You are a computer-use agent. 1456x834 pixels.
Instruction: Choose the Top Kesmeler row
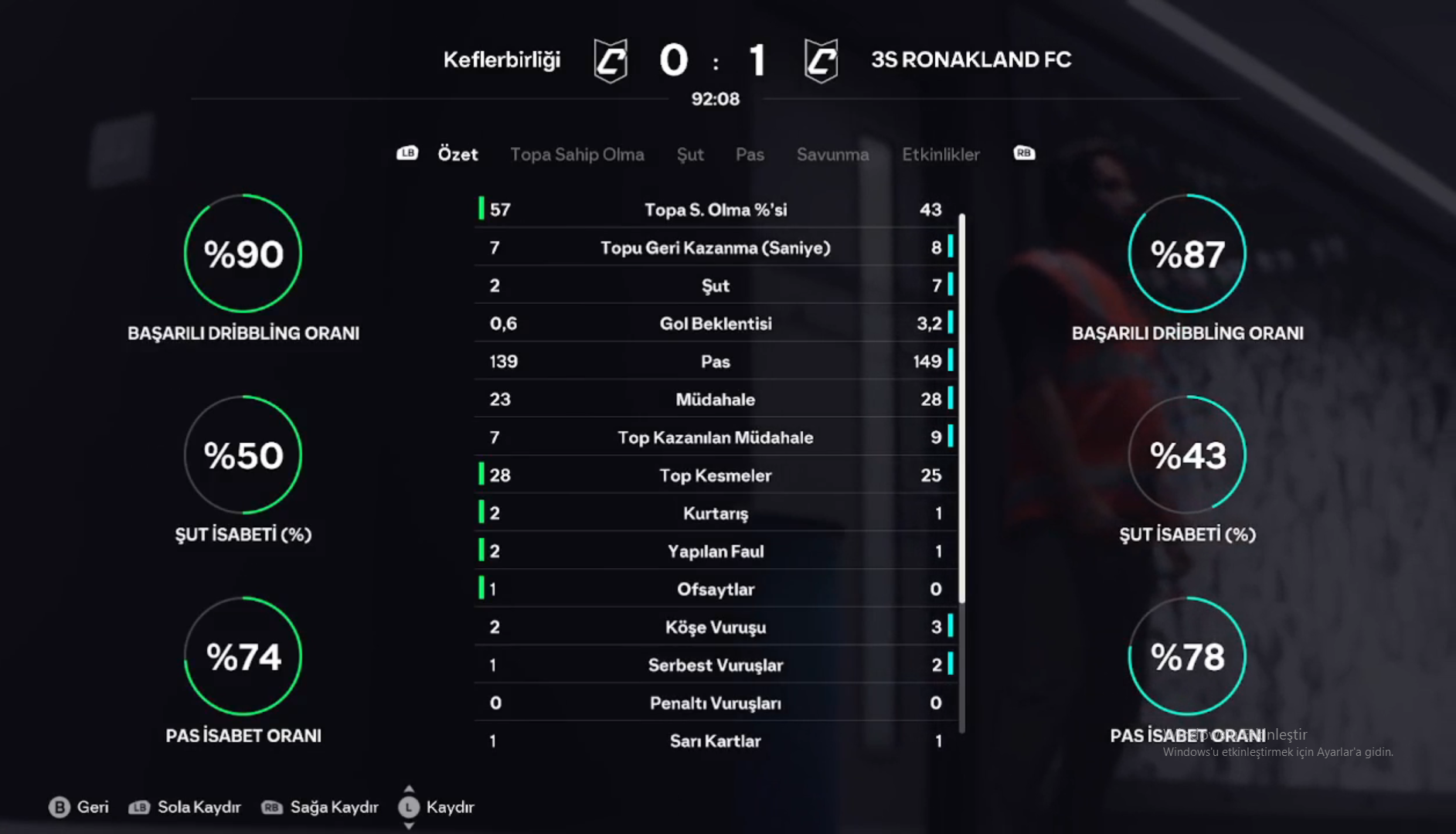pyautogui.click(x=716, y=475)
